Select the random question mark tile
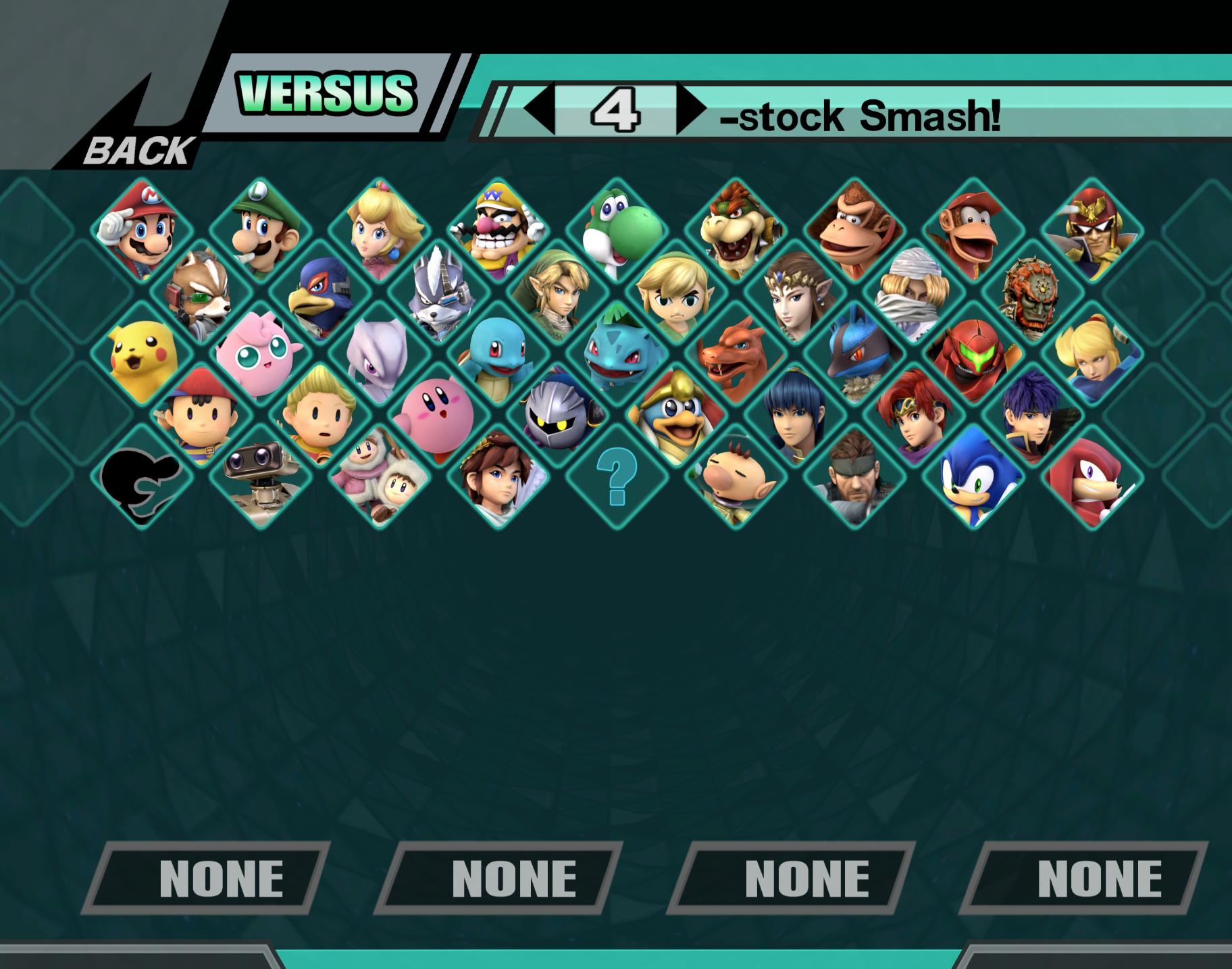Viewport: 1232px width, 969px height. pos(617,477)
